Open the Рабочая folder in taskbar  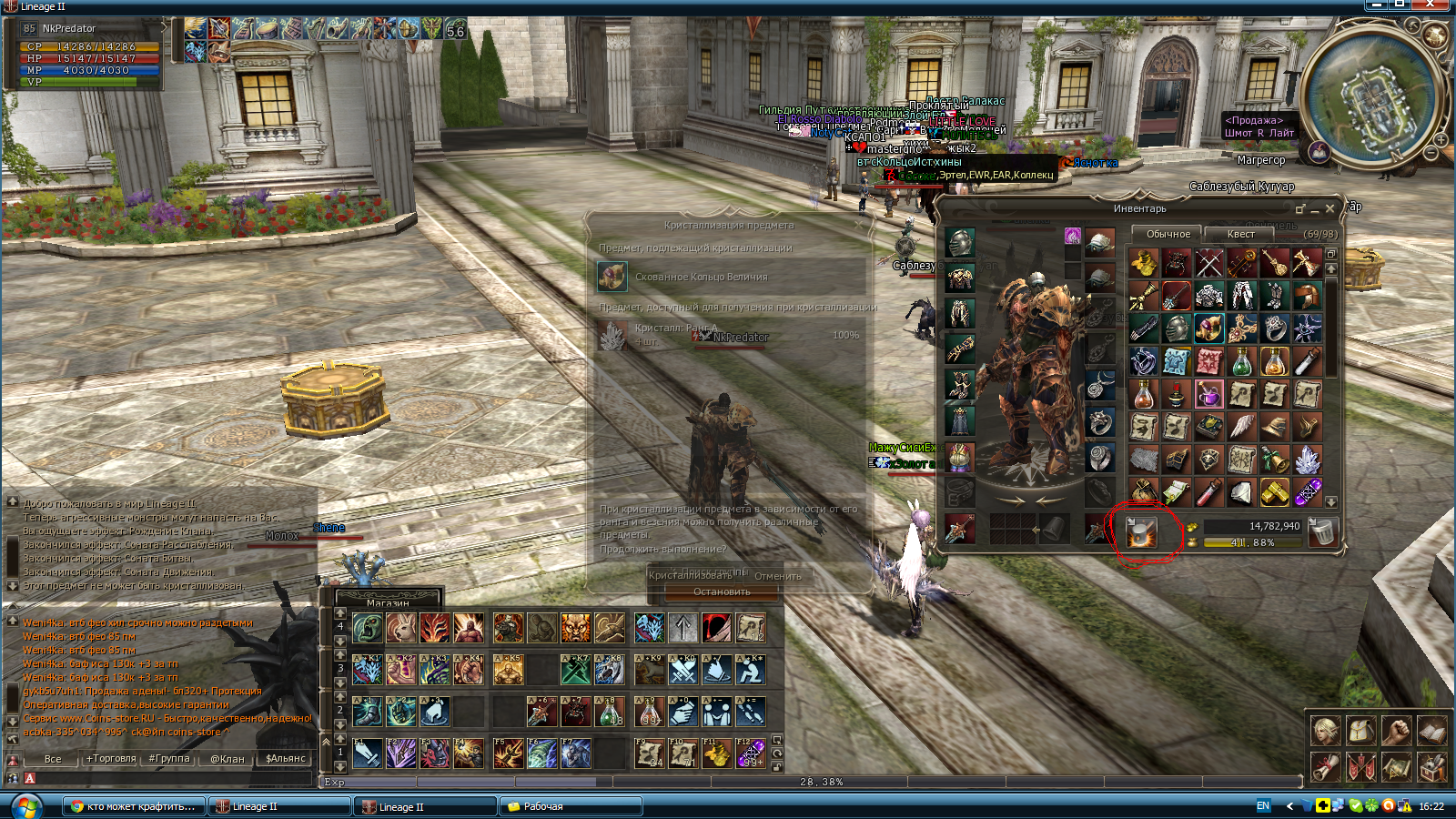571,806
